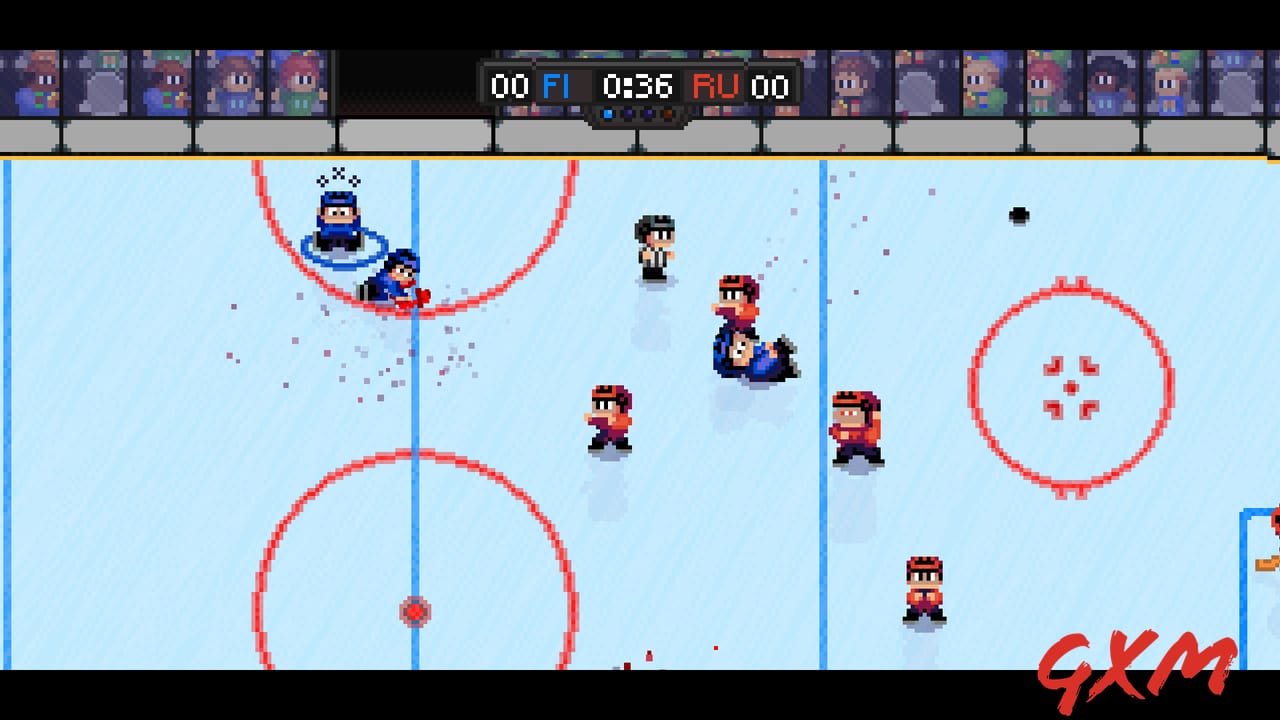Click the orange indicator light on scoreboard
The image size is (1280, 720).
pyautogui.click(x=668, y=113)
